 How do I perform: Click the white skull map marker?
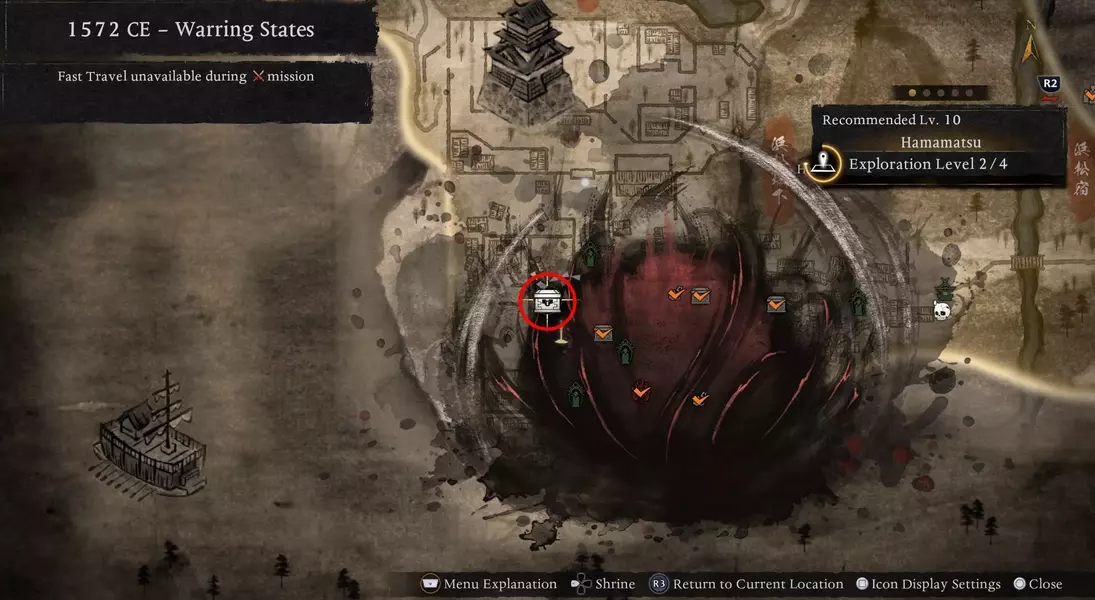pos(942,310)
